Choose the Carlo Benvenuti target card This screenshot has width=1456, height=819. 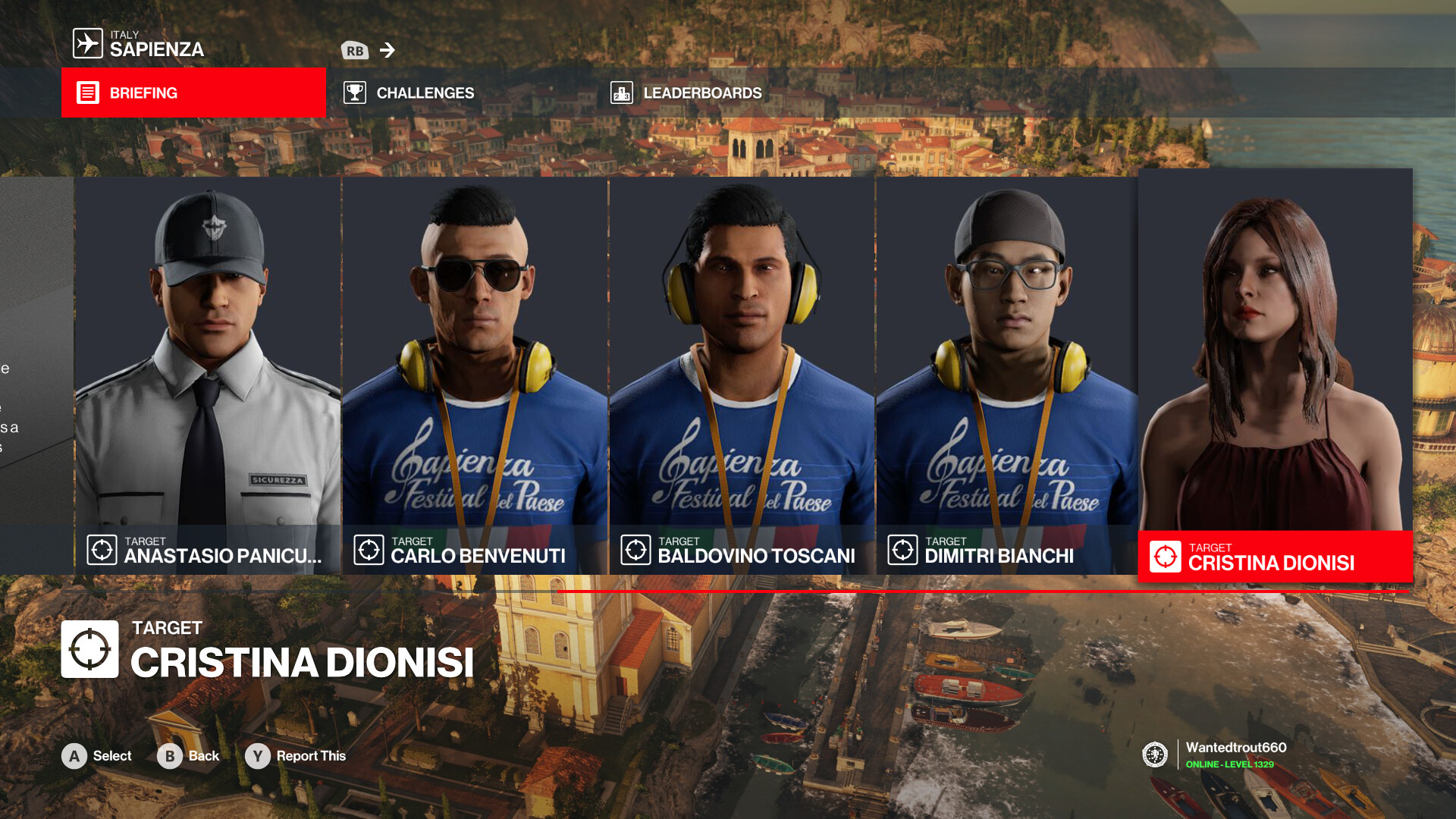click(475, 375)
